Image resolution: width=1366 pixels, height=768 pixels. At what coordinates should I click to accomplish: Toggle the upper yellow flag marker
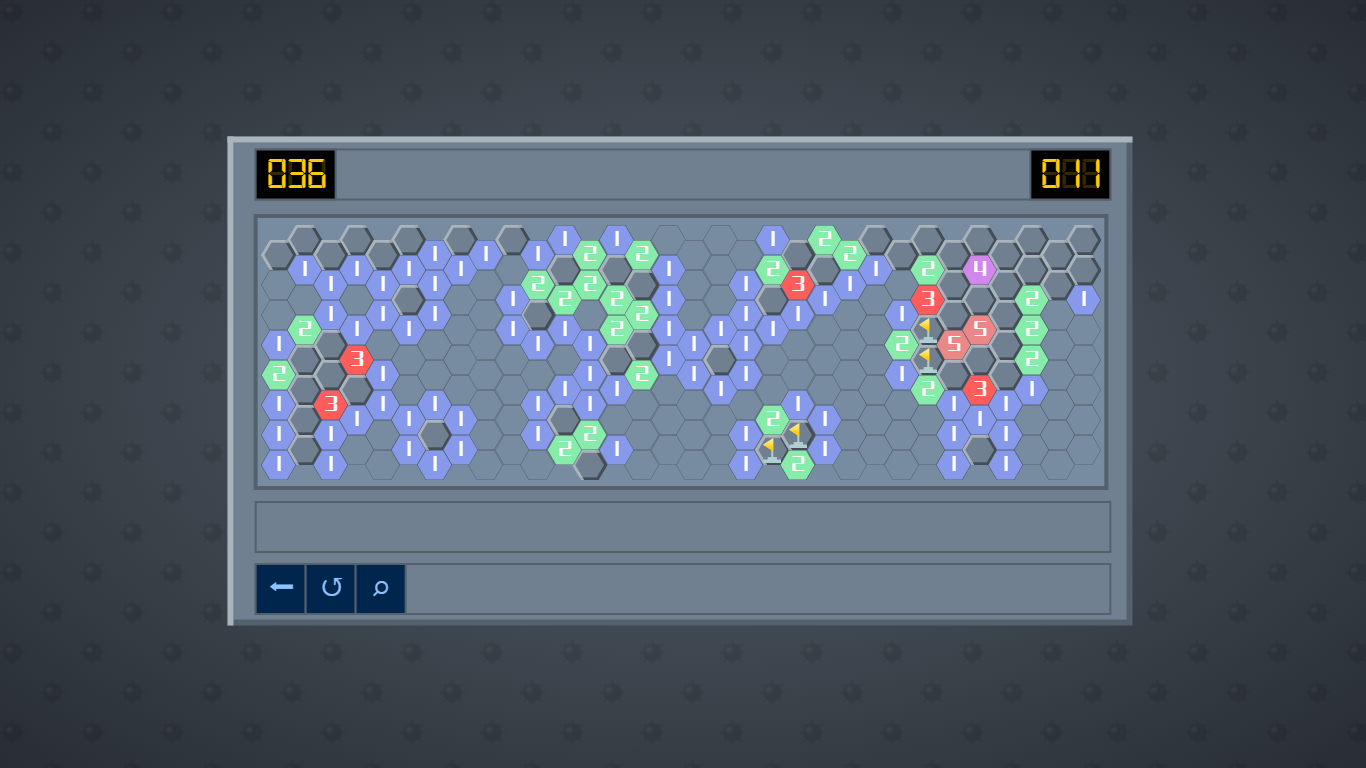[927, 331]
